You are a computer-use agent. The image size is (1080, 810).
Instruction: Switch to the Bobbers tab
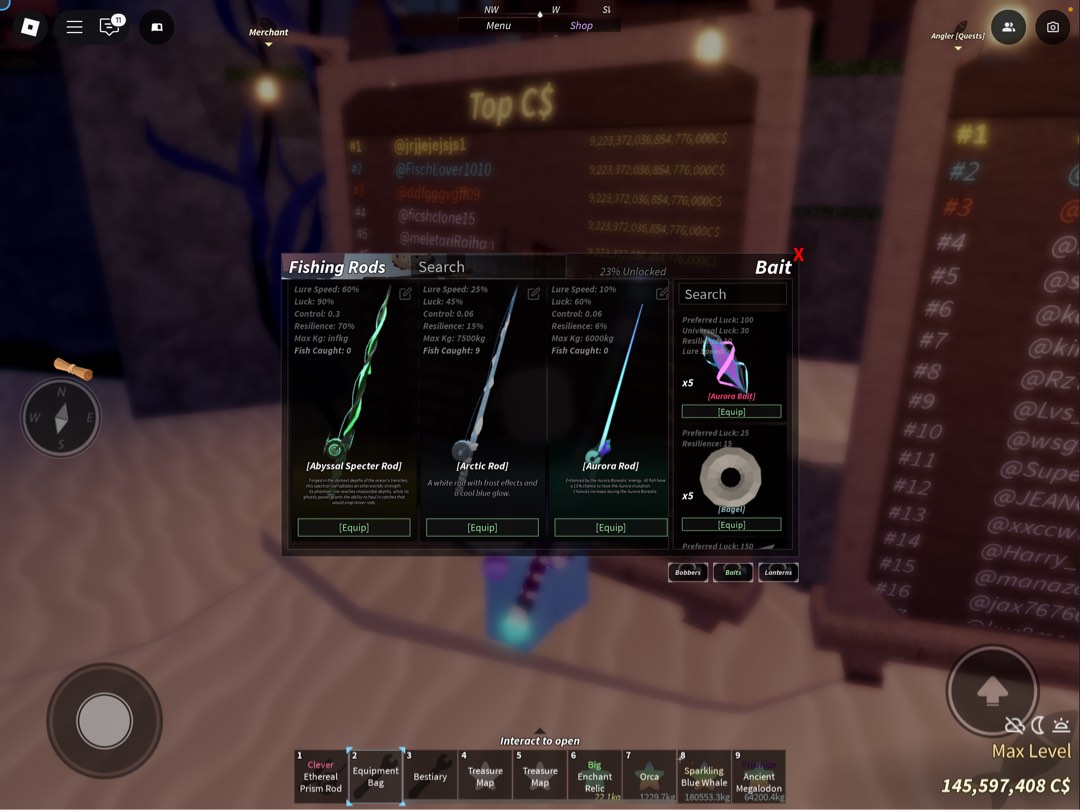[x=688, y=572]
